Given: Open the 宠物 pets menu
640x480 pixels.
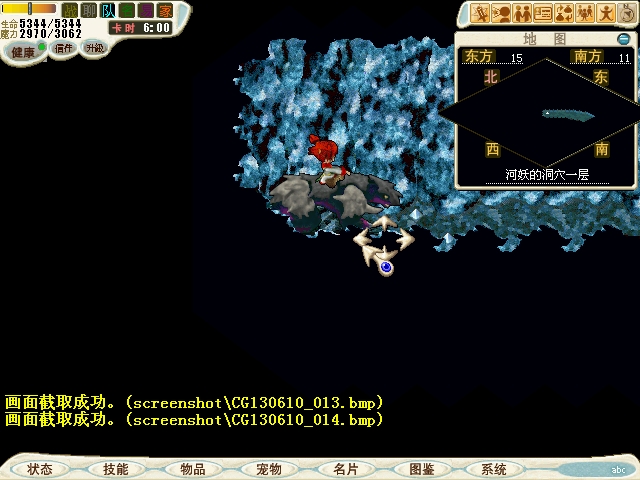Looking at the screenshot, I should coord(268,468).
